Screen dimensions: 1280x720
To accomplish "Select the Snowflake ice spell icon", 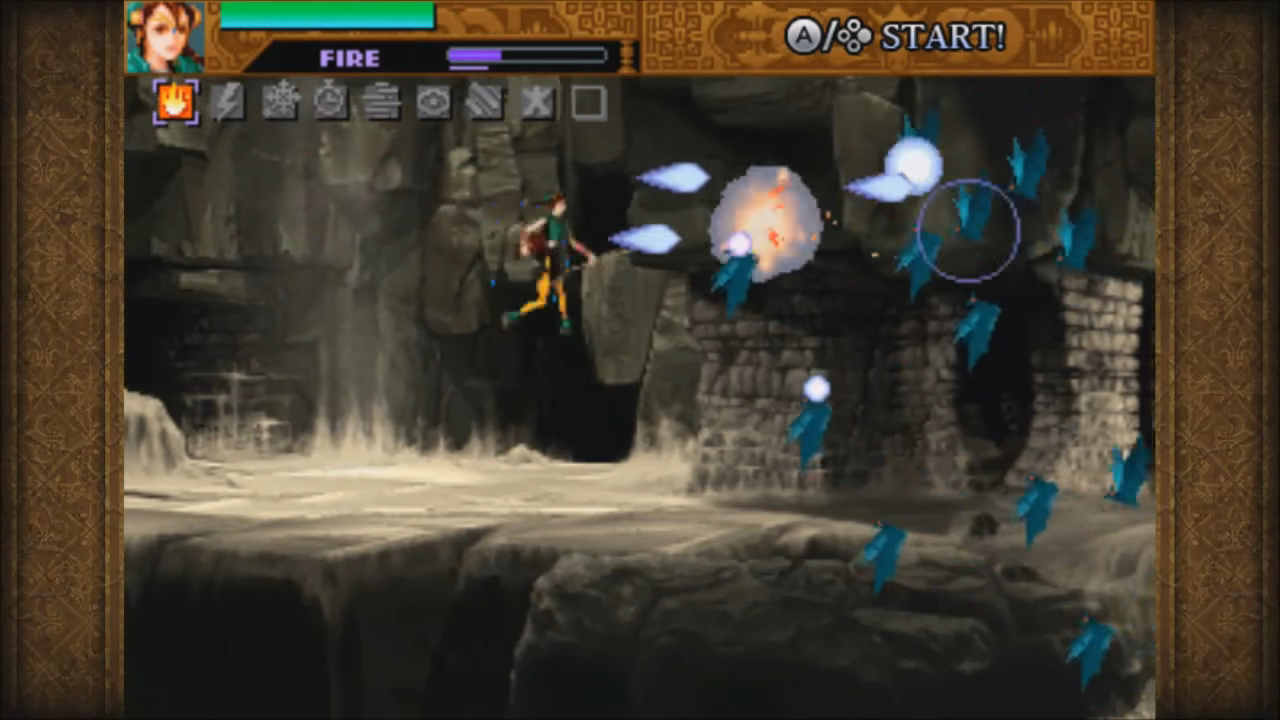I will [x=279, y=103].
